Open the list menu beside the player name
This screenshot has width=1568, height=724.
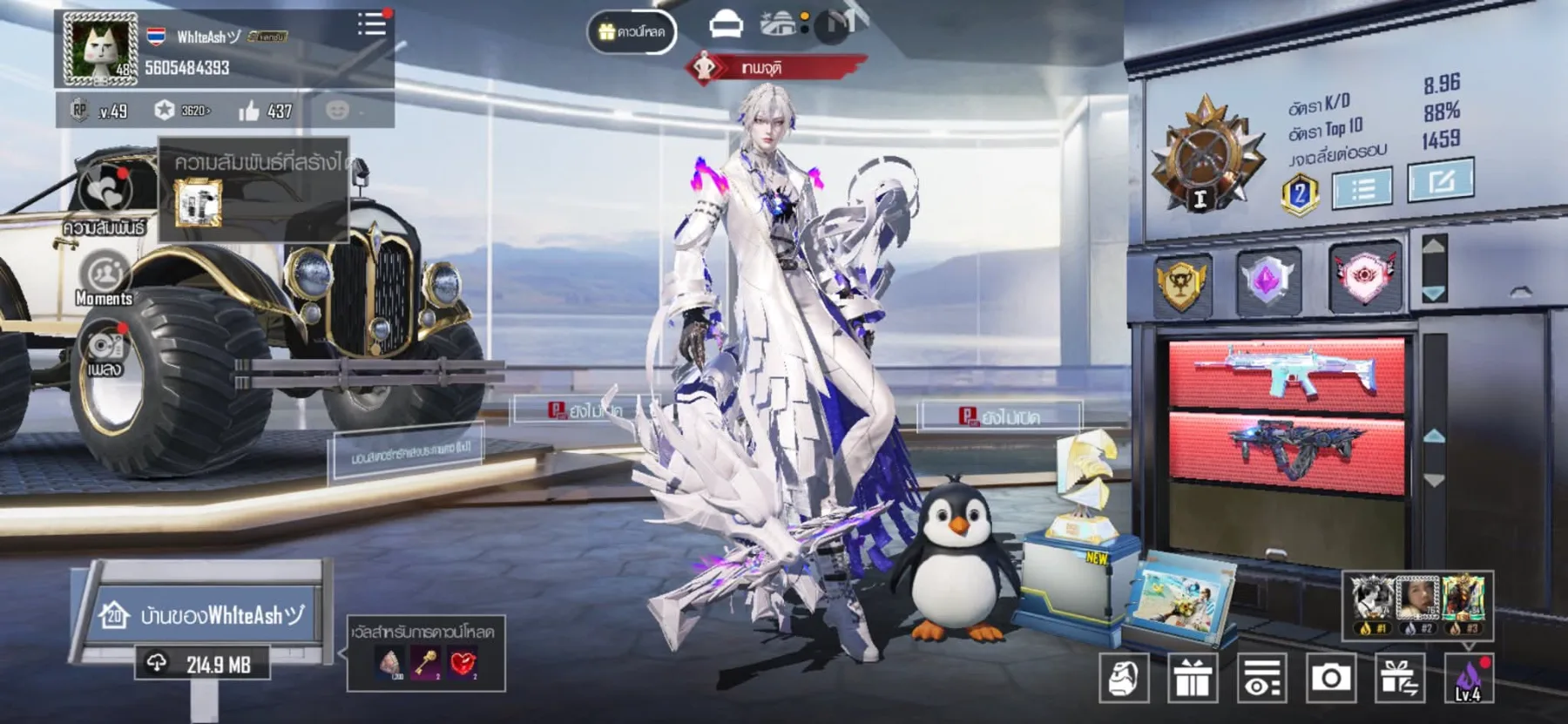tap(371, 24)
